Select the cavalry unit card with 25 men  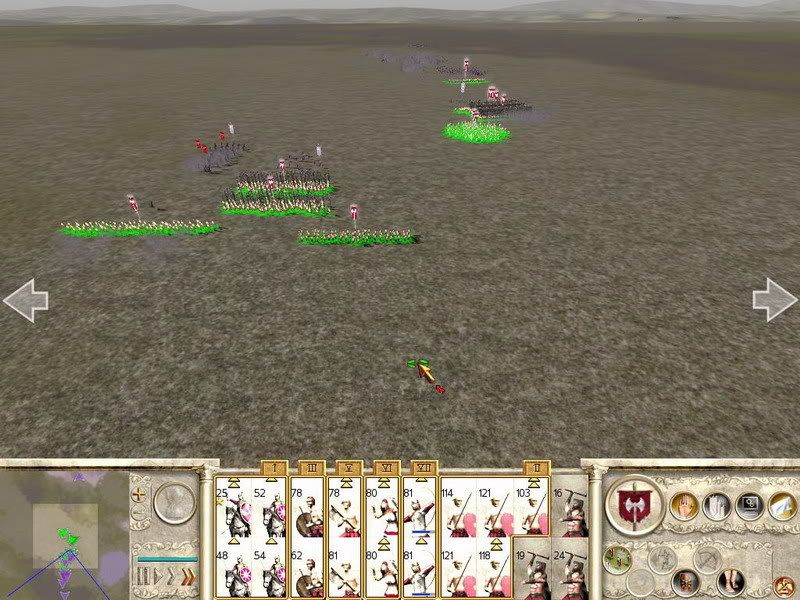point(233,507)
